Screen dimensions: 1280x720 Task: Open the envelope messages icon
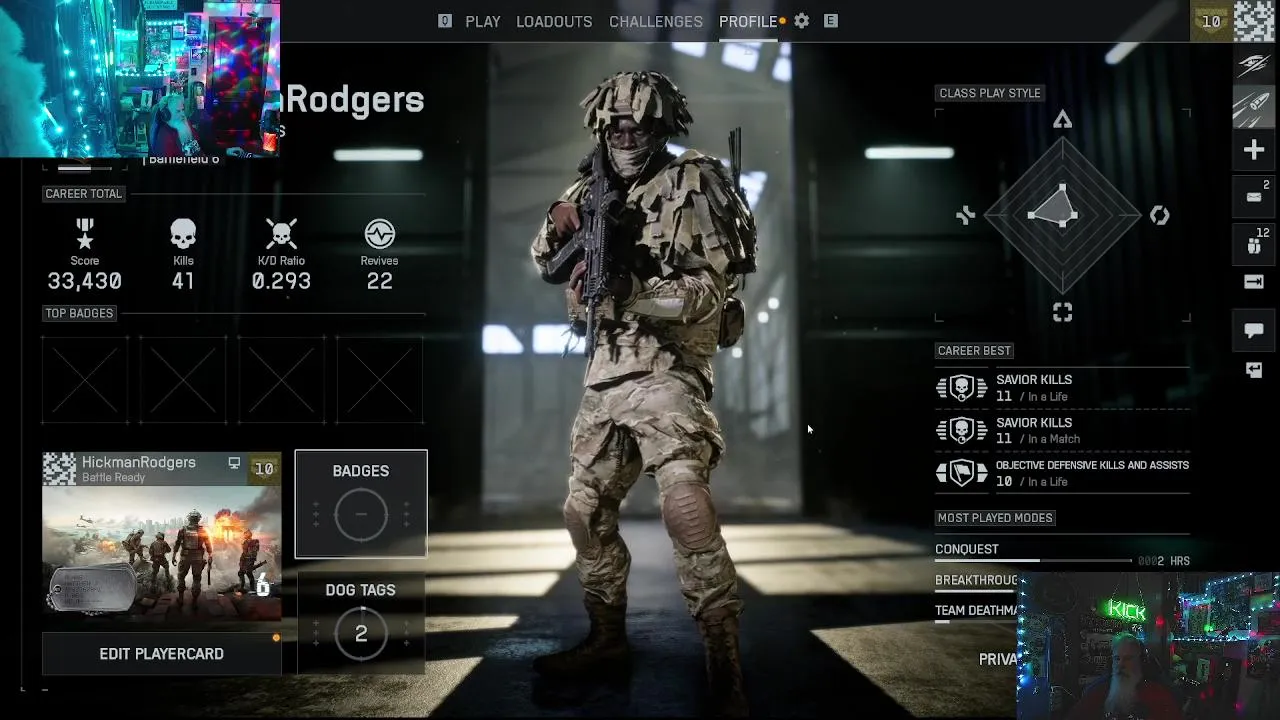[x=1254, y=197]
